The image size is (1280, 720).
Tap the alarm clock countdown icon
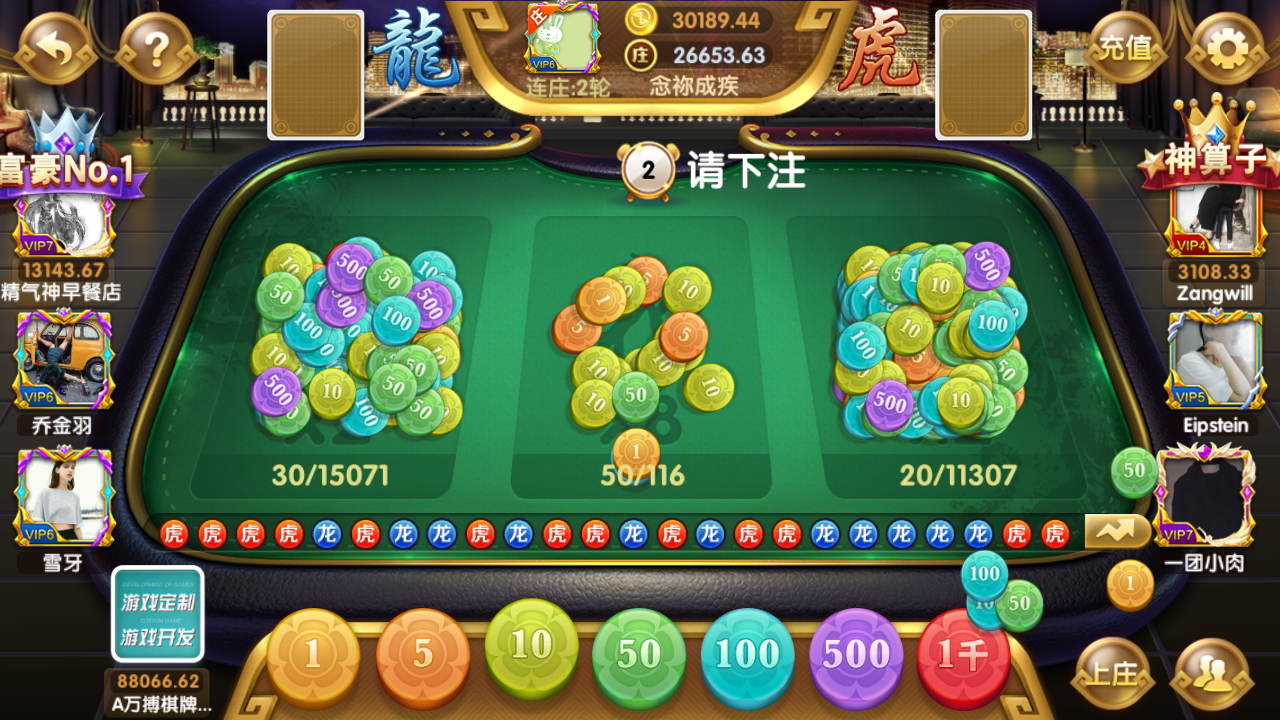(651, 169)
